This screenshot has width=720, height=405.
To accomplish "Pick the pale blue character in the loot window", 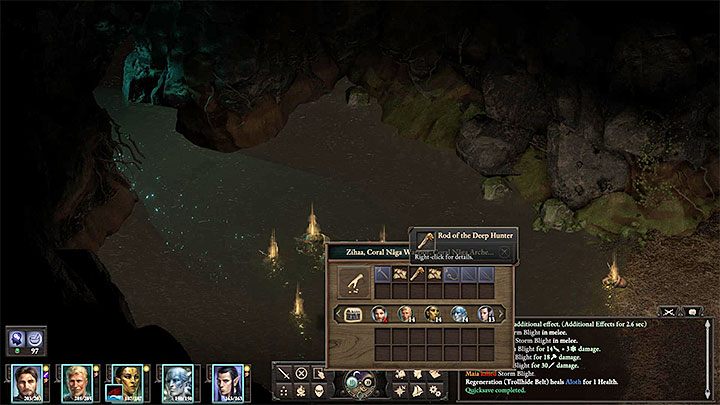I will [459, 315].
